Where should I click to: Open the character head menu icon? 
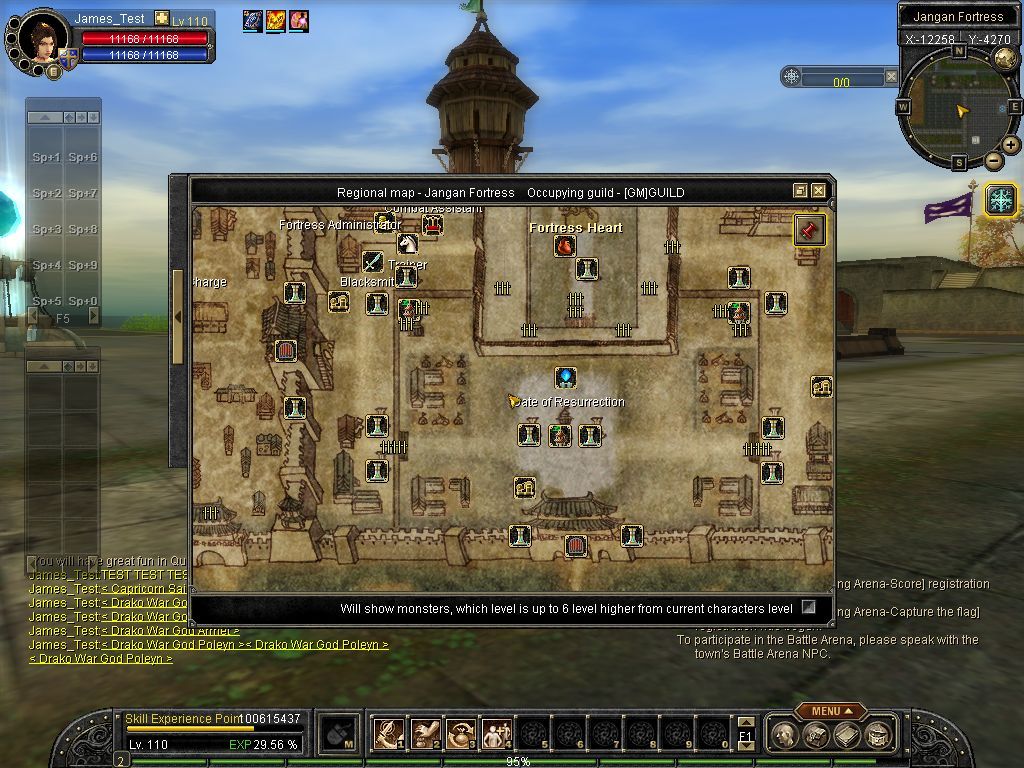(786, 735)
